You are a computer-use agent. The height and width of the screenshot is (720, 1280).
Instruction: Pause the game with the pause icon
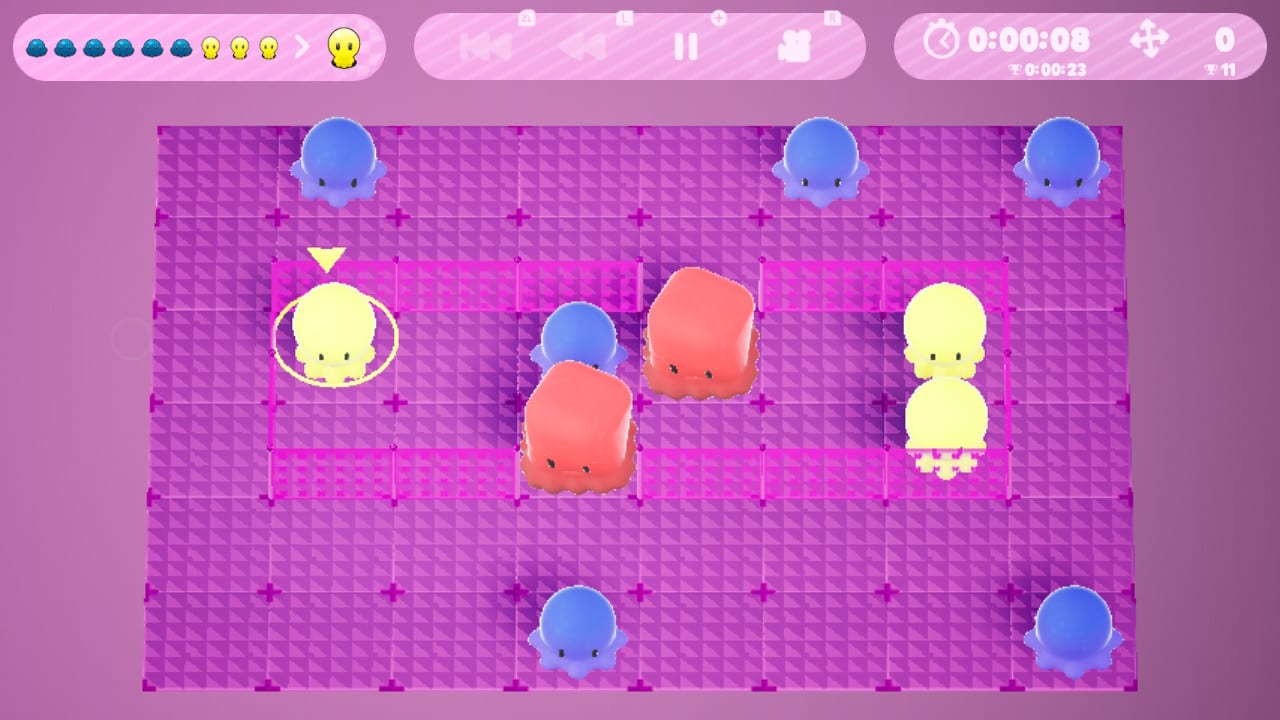point(686,45)
